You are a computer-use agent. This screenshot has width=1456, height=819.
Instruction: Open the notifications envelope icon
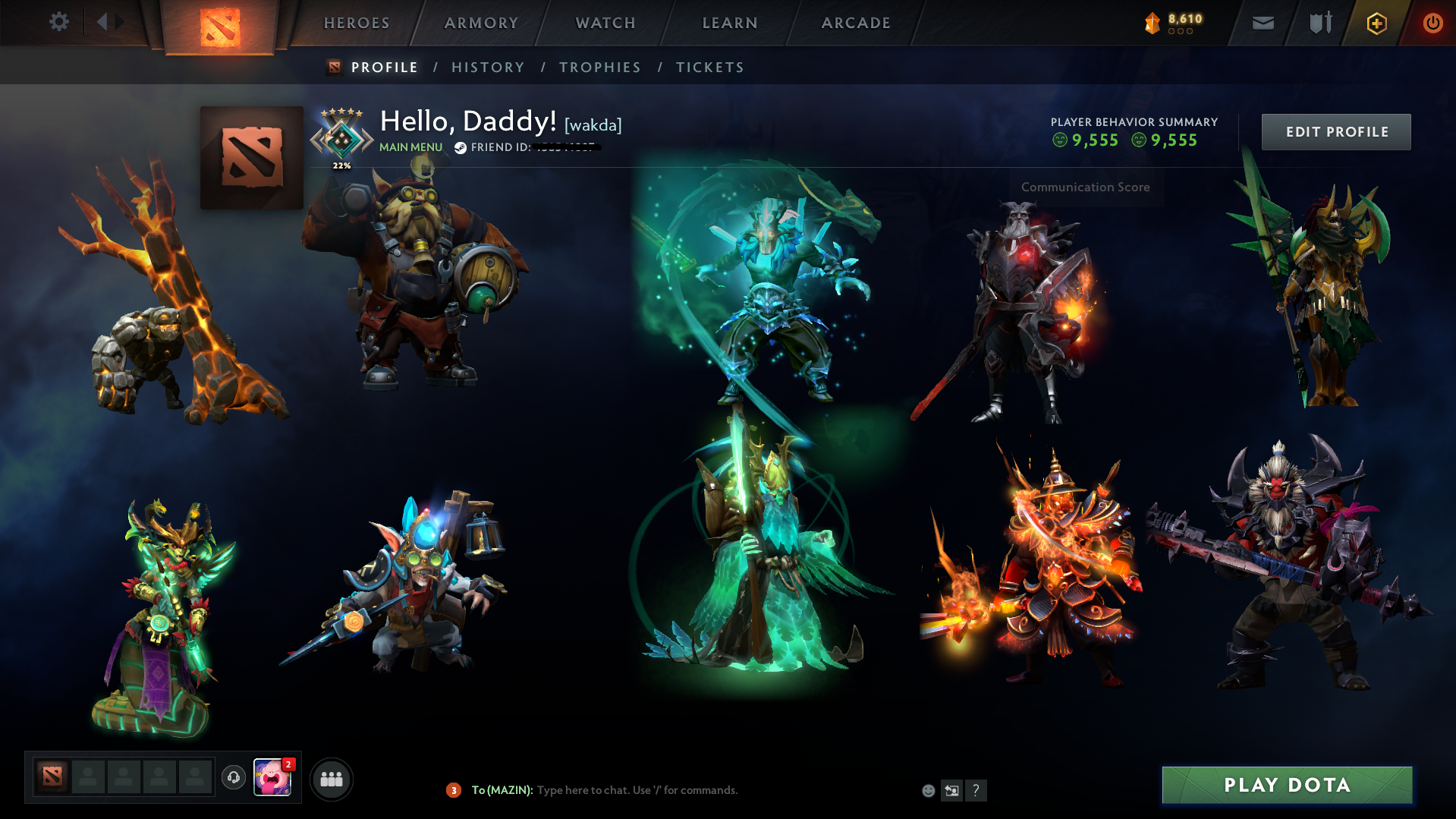click(x=1263, y=23)
